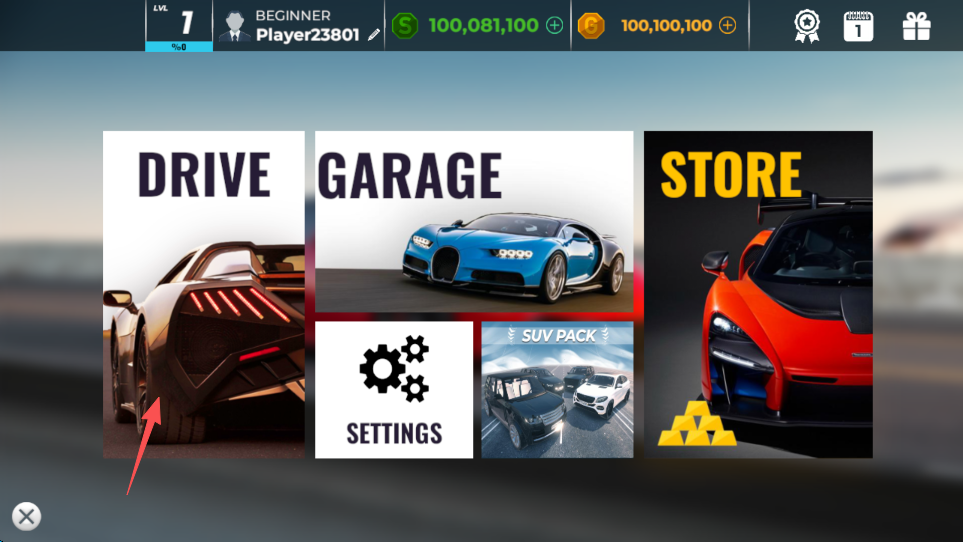963x542 pixels.
Task: Open the Player23801 profile avatar
Action: pos(235,27)
